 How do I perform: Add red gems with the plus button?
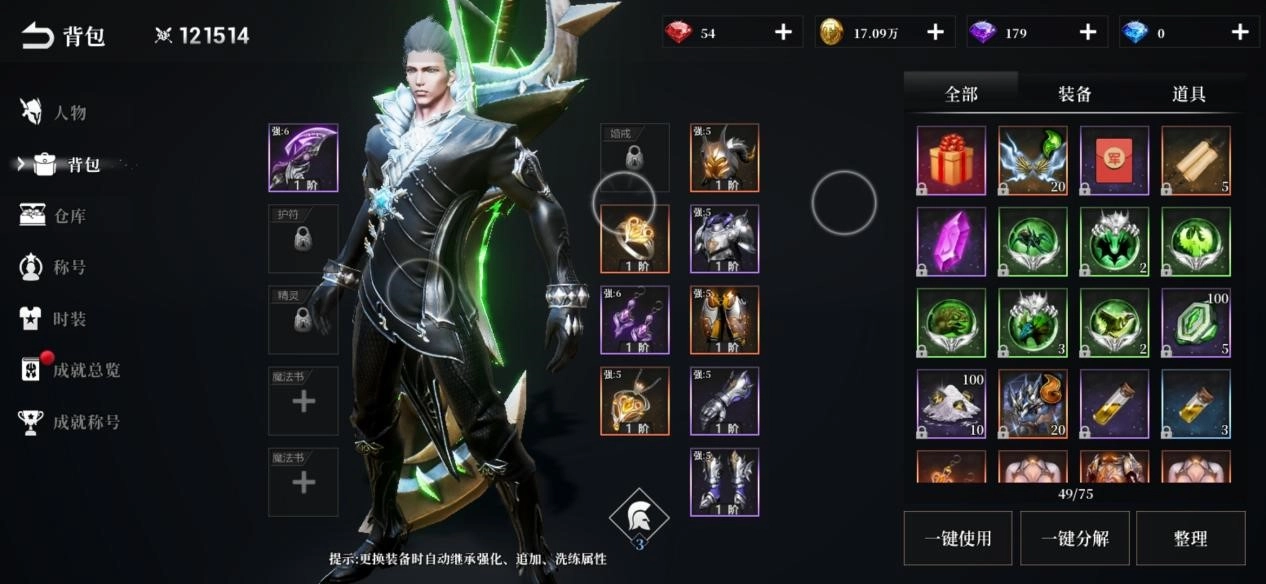pos(783,32)
